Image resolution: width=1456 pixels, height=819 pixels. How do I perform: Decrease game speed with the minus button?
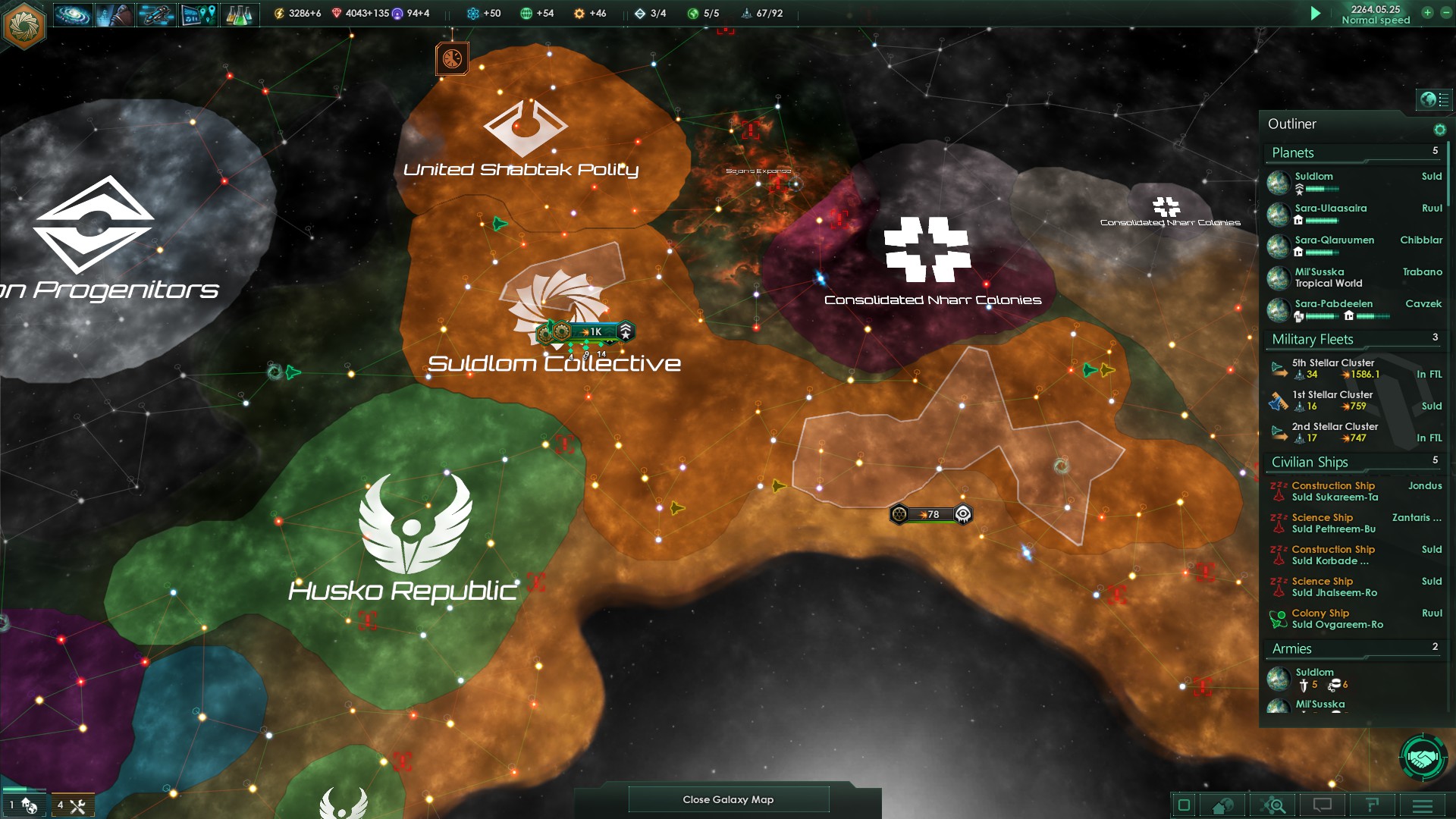click(x=1445, y=13)
